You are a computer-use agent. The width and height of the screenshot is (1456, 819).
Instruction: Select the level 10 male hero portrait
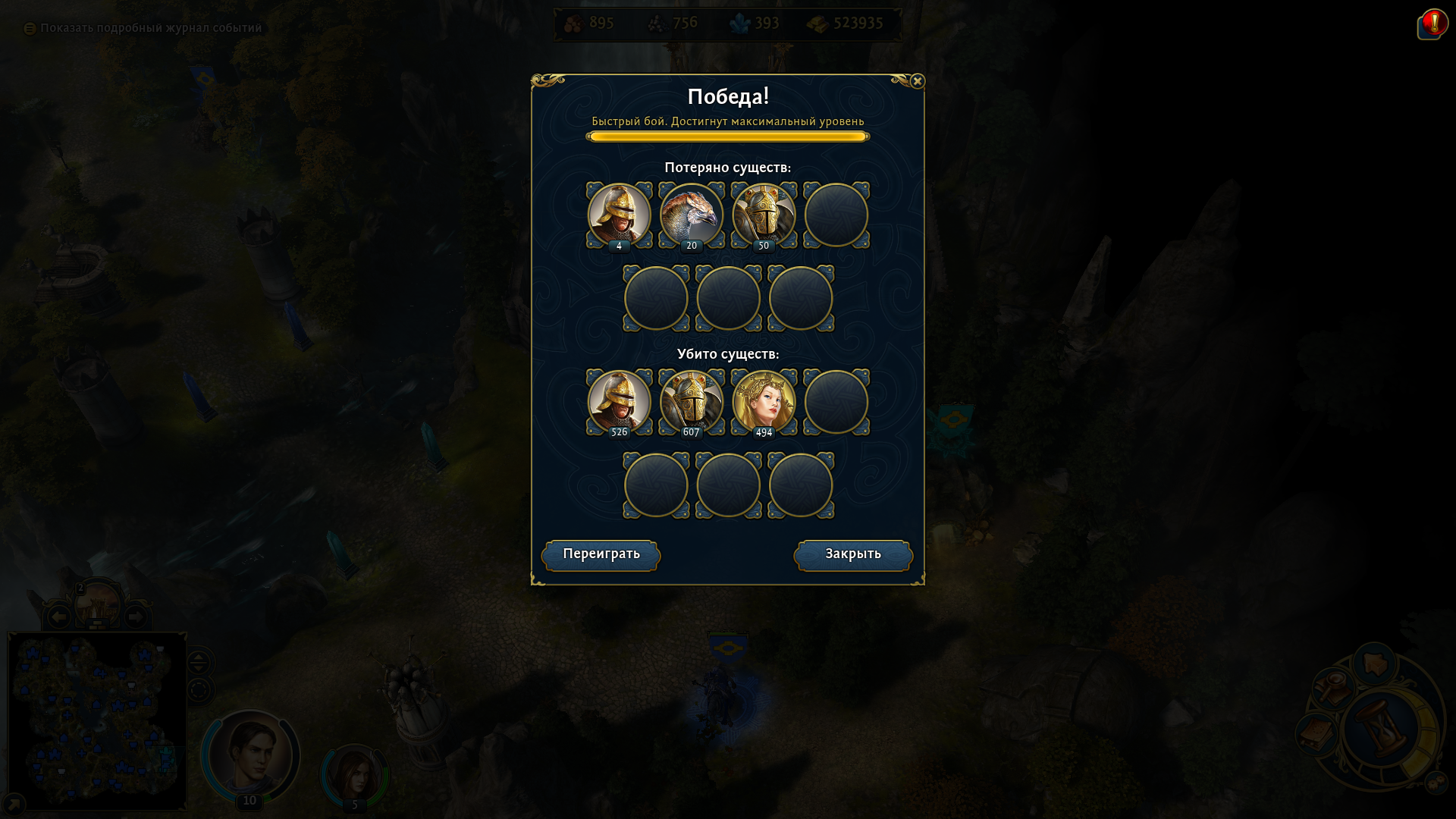tap(250, 755)
